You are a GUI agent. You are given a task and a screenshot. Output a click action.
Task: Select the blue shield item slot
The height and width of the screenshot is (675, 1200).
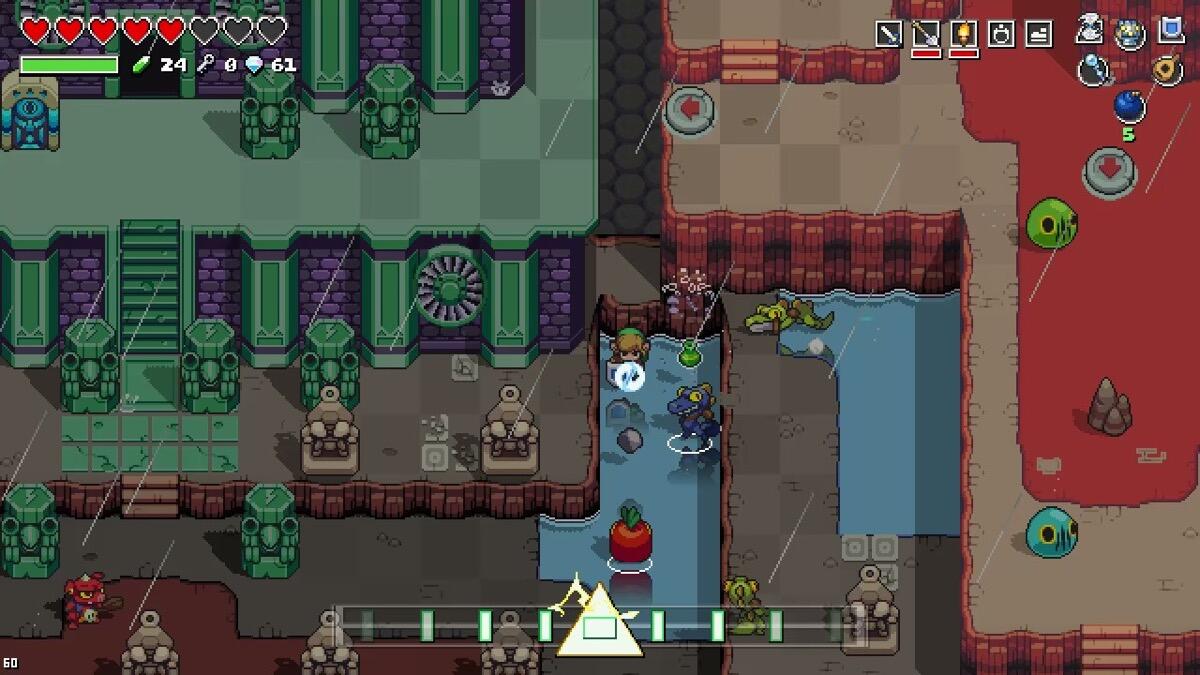pyautogui.click(x=1171, y=30)
